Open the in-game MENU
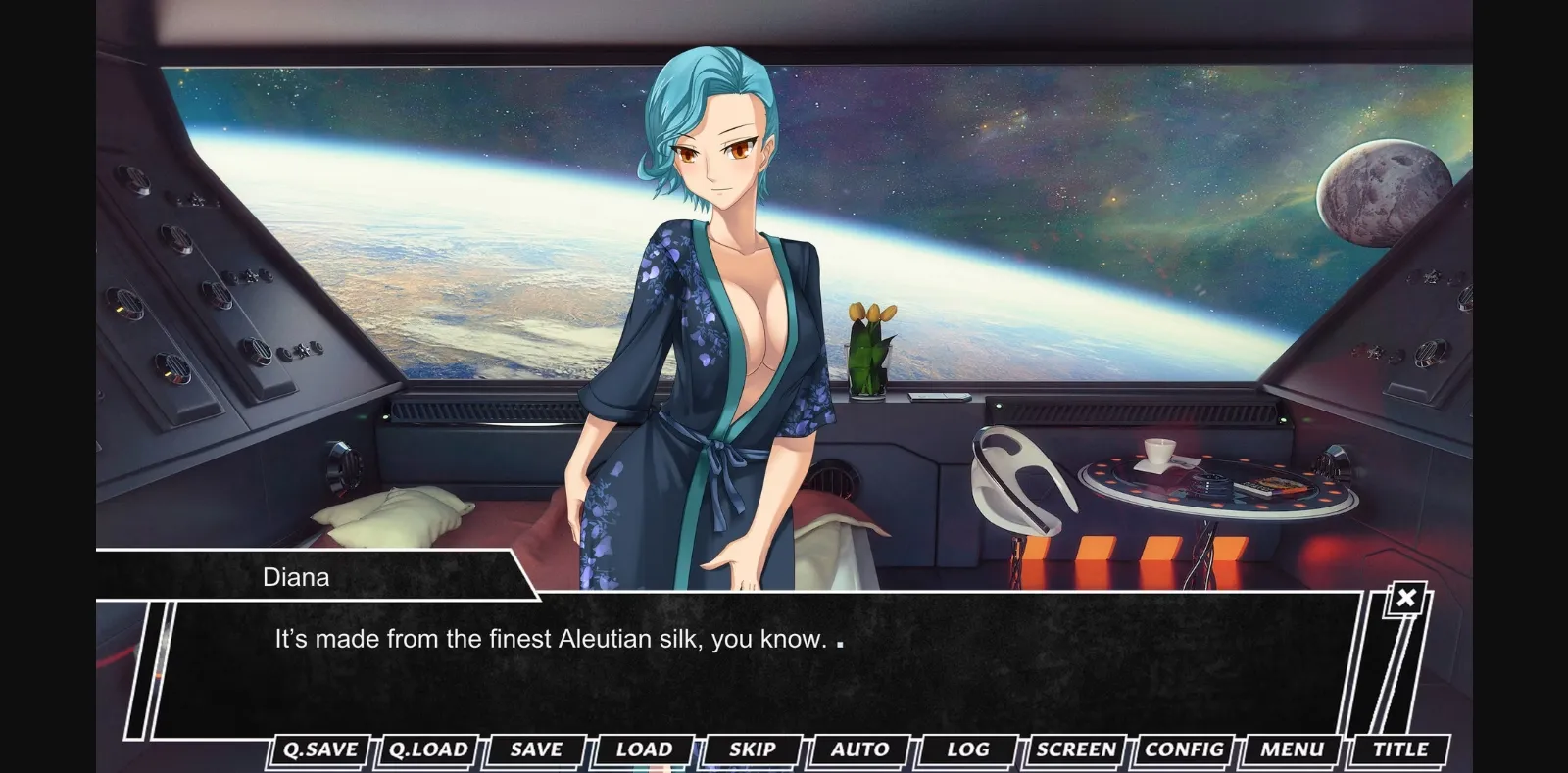Viewport: 1568px width, 773px height. click(1292, 749)
